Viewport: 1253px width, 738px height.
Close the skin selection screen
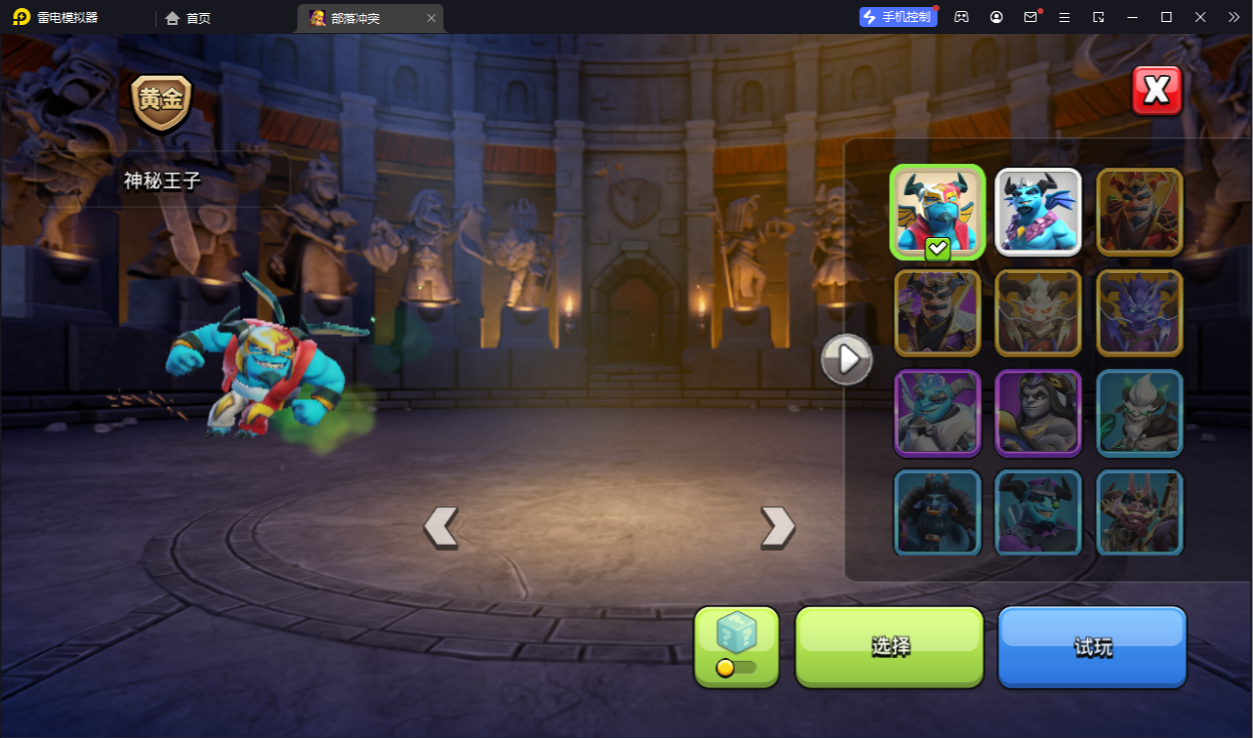(x=1157, y=91)
